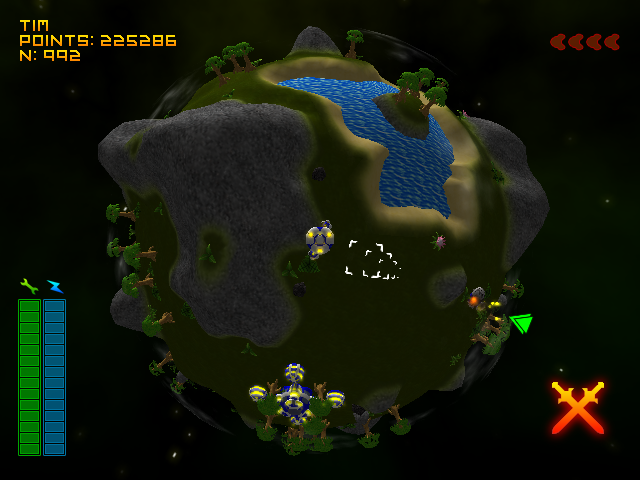The image size is (640, 480).
Task: Click the crossed swords attack icon
Action: (x=578, y=407)
